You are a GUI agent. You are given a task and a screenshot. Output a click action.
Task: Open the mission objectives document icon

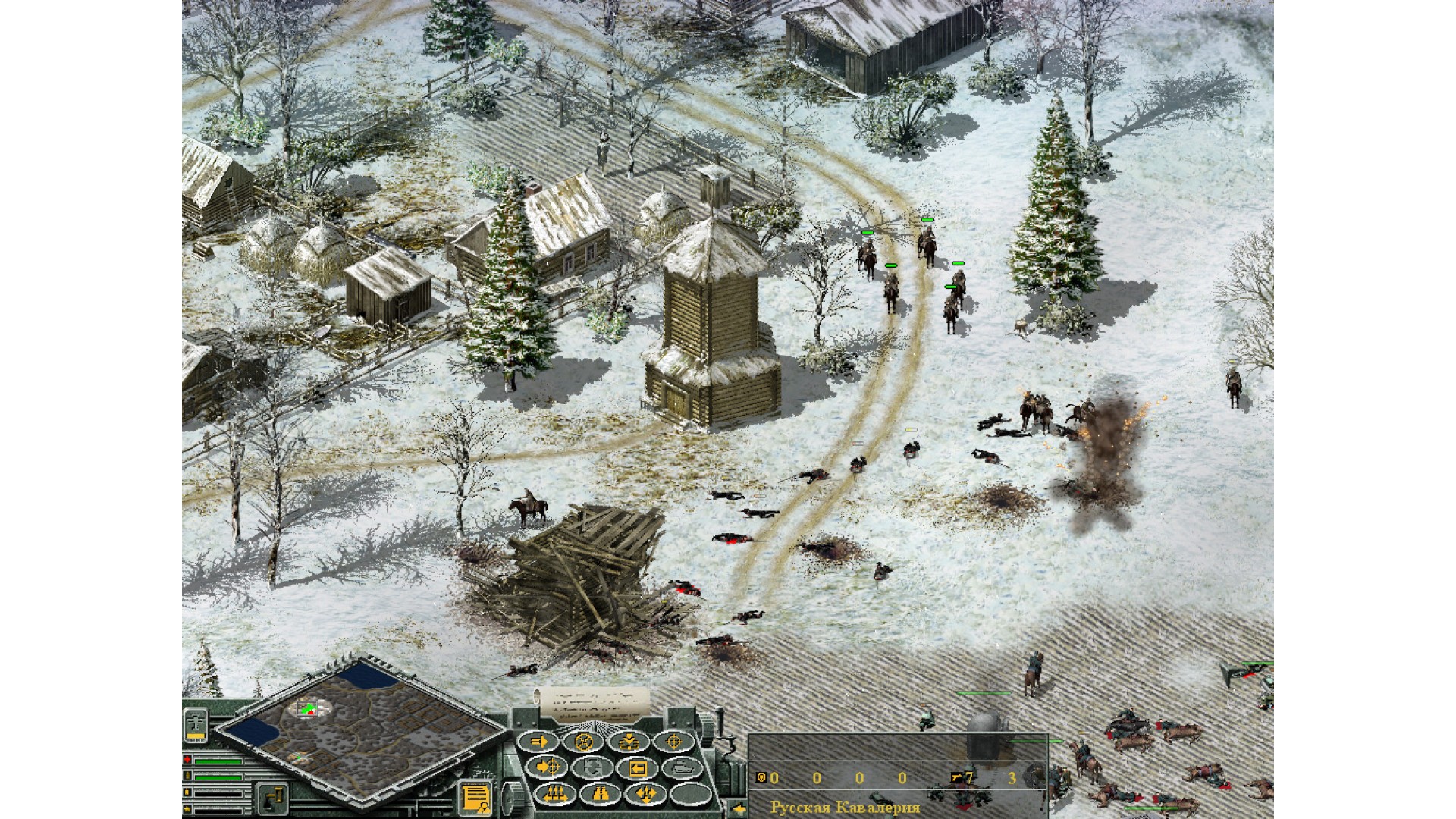pyautogui.click(x=475, y=798)
